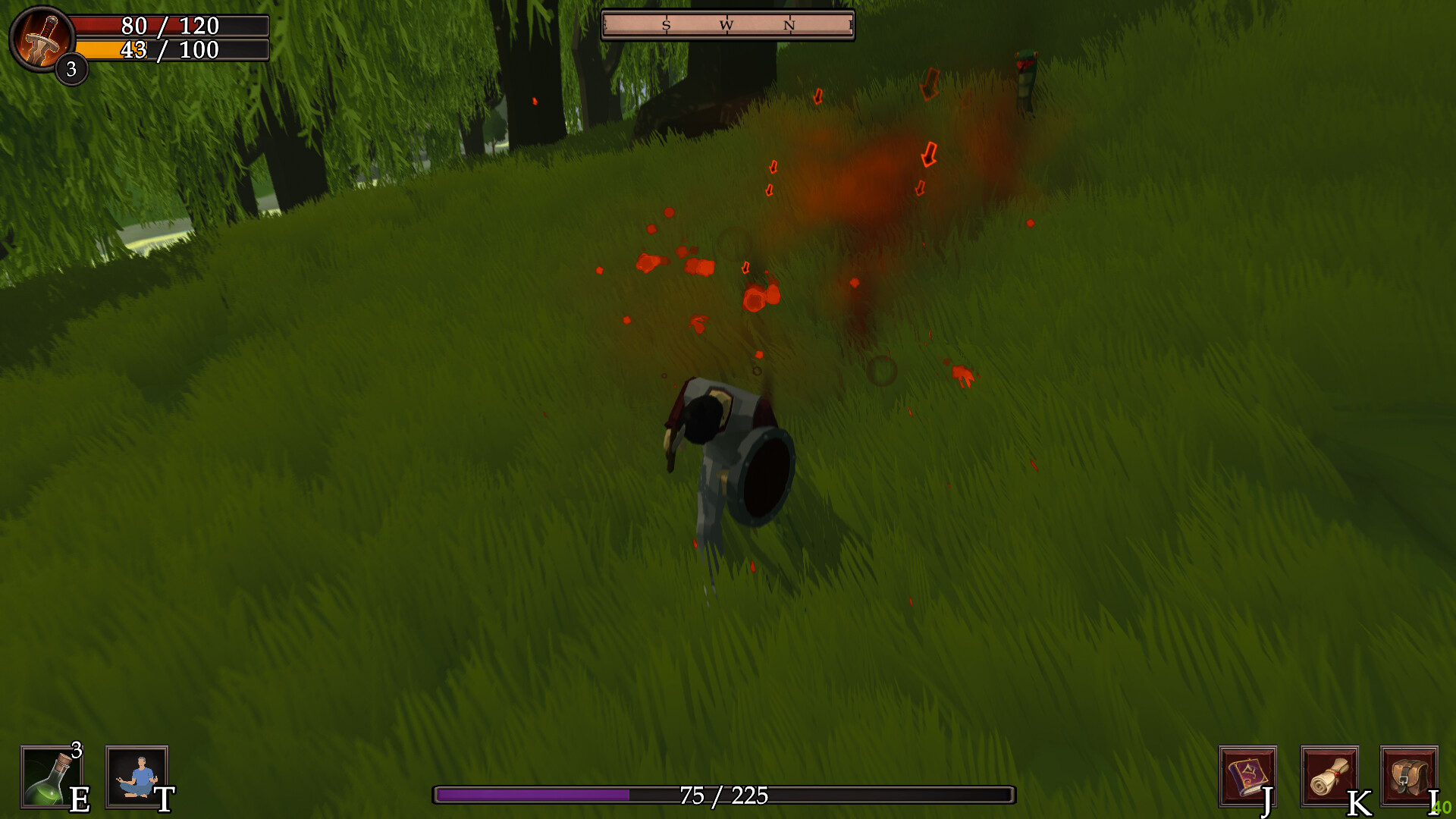Click the W marker on the compass
Screen dimensions: 1456x819
(x=727, y=25)
